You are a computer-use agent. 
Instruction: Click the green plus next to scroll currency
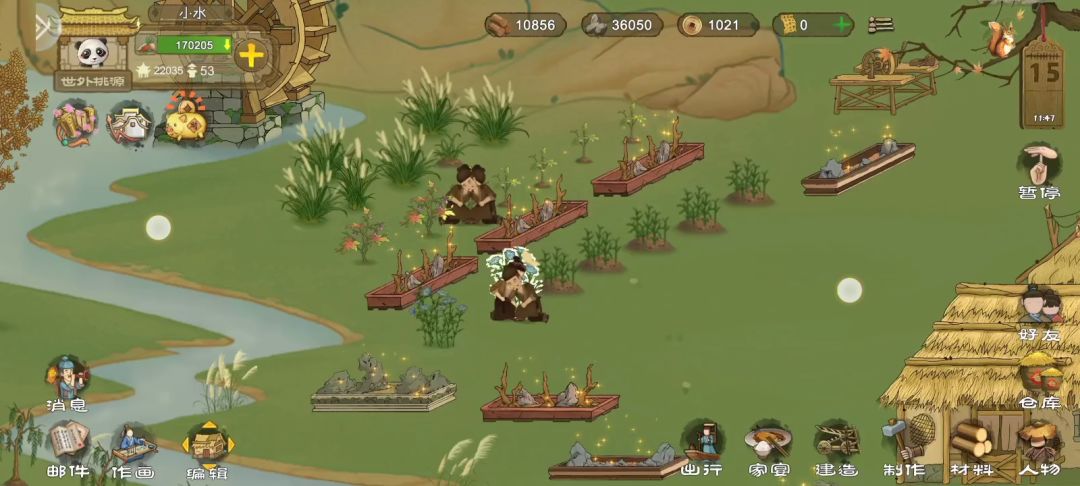[842, 25]
